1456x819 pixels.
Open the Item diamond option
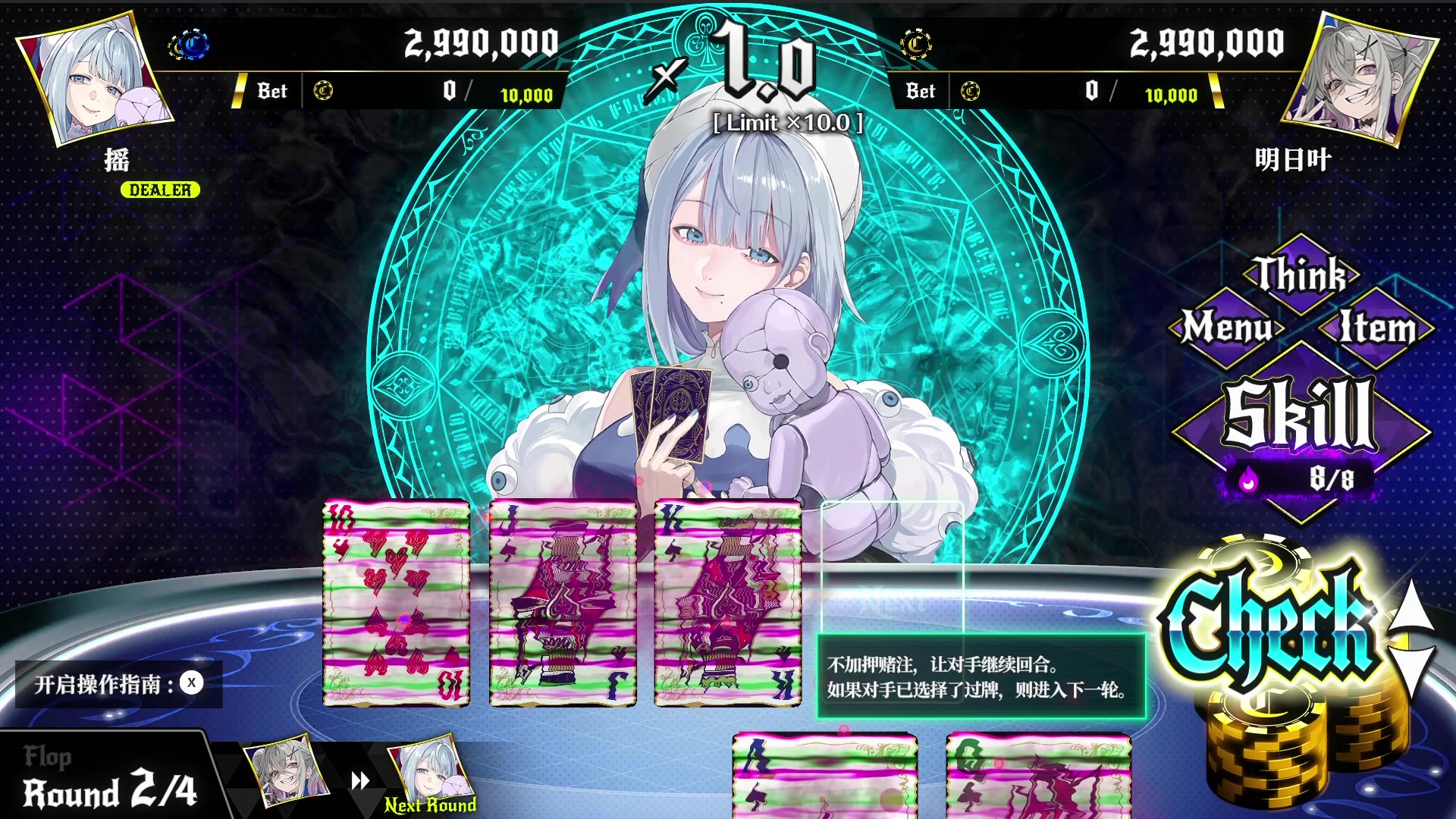click(x=1376, y=329)
